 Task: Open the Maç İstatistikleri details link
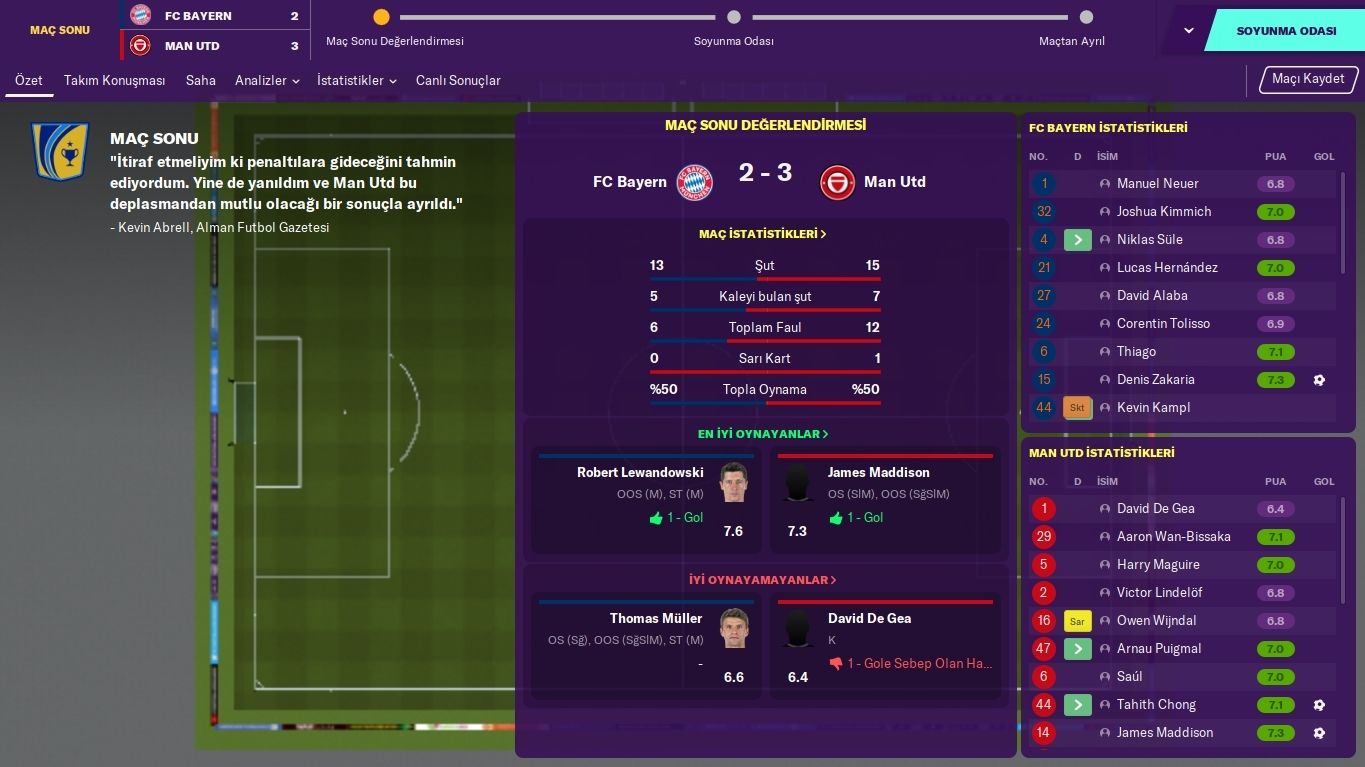(763, 234)
